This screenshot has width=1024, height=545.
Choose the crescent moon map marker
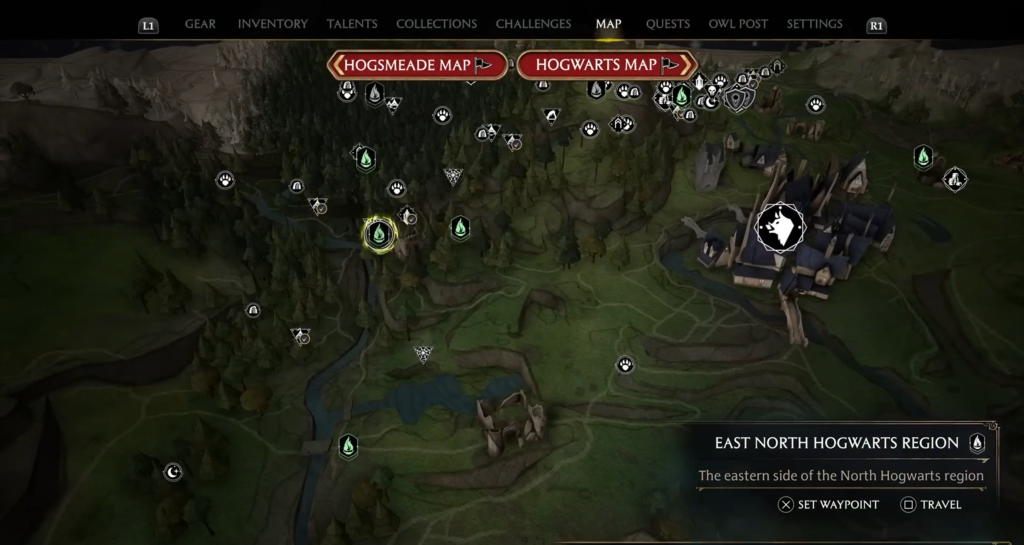173,471
